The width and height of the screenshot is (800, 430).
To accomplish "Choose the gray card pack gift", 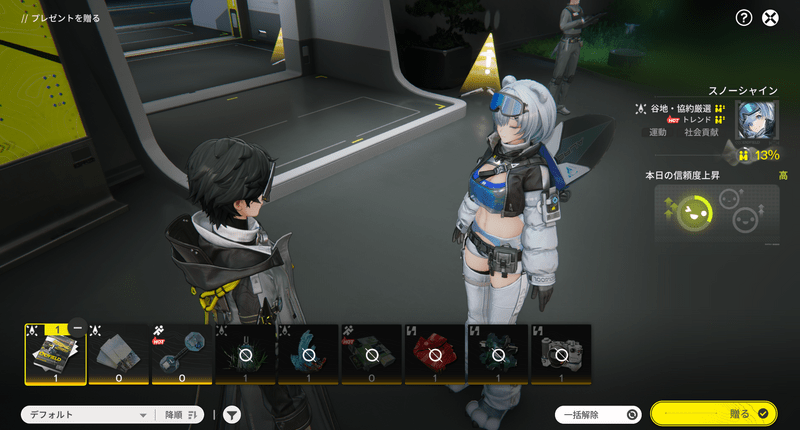I will tap(118, 354).
